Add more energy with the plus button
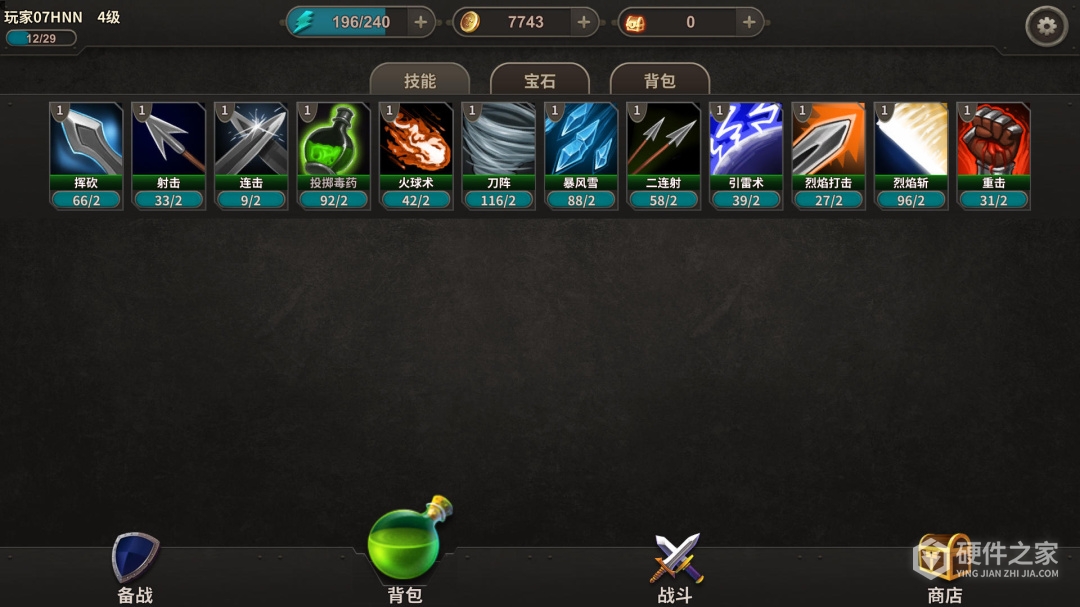This screenshot has width=1080, height=607. coord(420,22)
